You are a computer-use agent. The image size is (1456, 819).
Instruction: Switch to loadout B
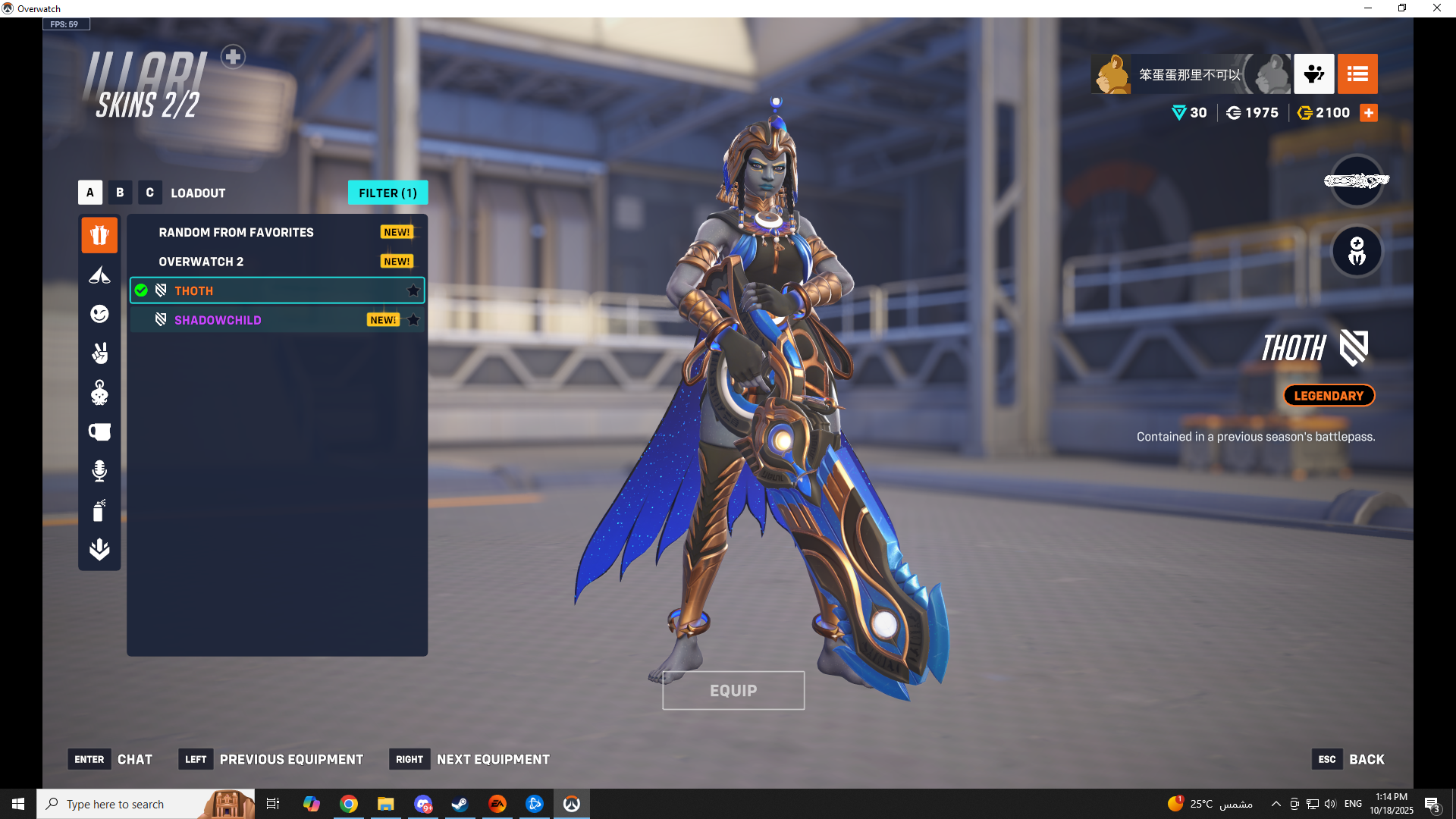[x=120, y=193]
